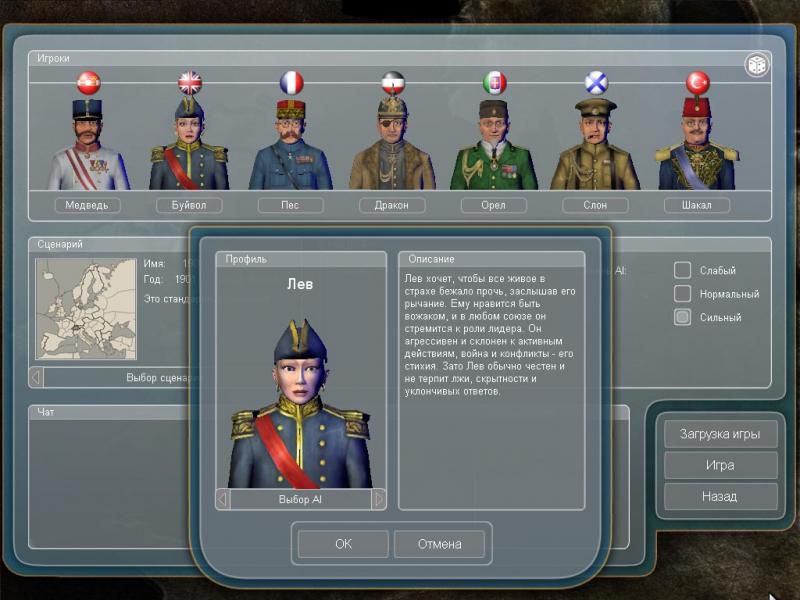Select the Пес player label
800x600 pixels.
coord(291,205)
